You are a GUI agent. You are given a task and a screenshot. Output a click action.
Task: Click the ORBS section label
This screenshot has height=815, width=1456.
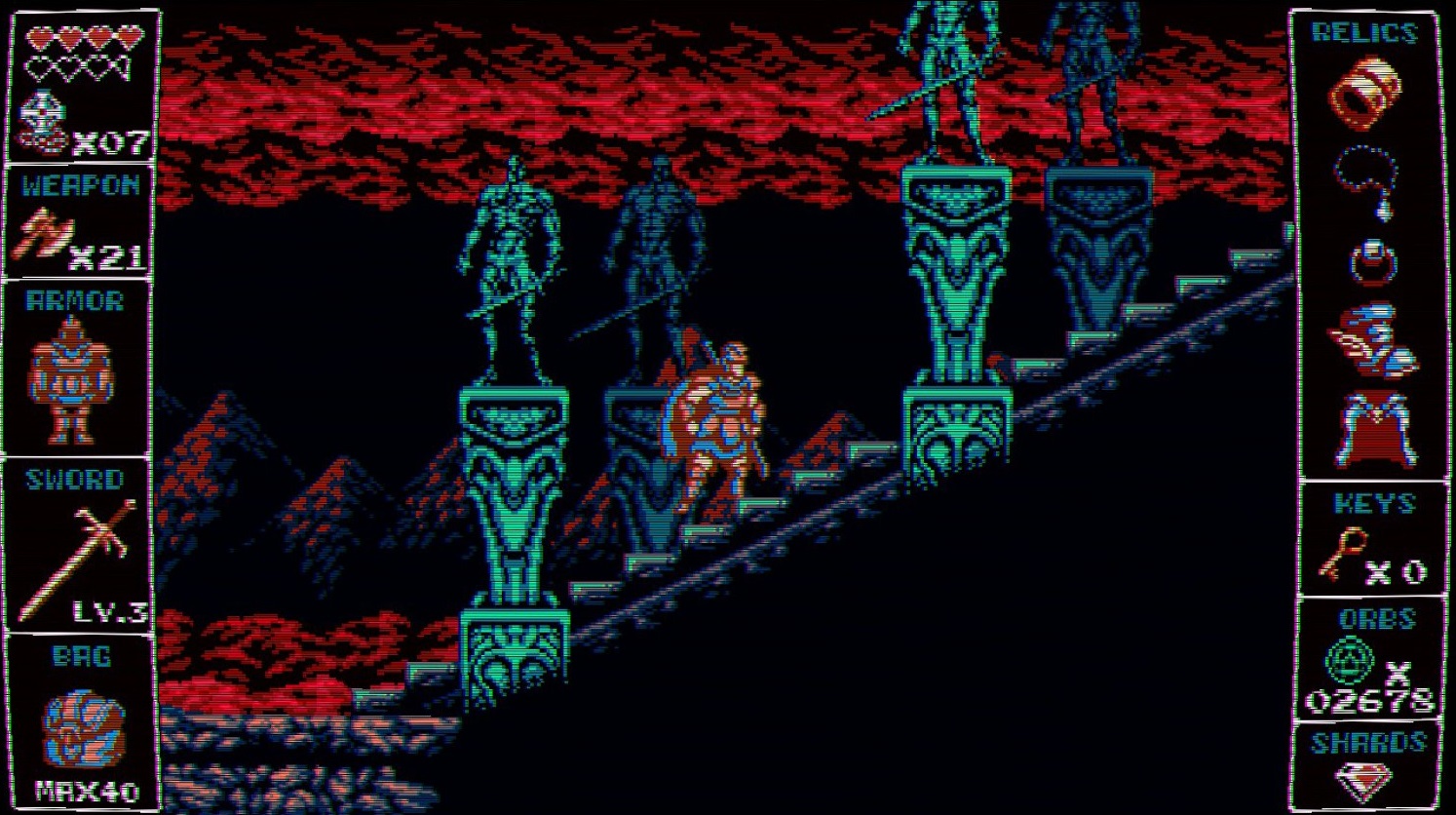1376,619
